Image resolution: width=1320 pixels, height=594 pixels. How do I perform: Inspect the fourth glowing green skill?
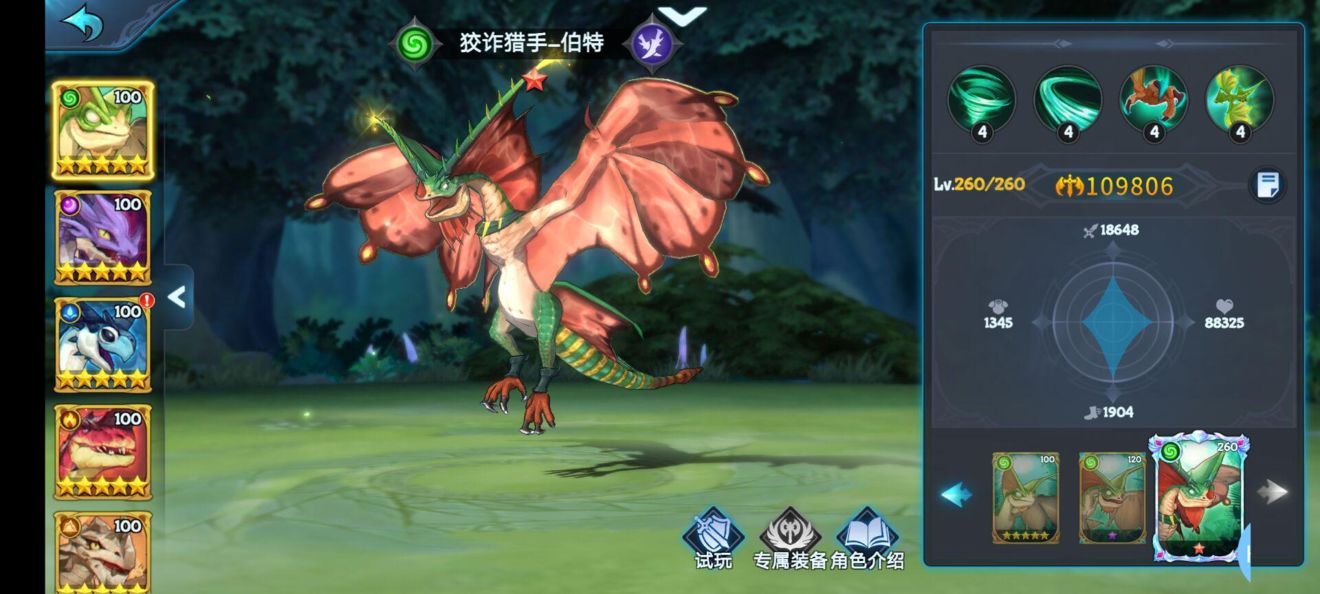click(x=1240, y=100)
